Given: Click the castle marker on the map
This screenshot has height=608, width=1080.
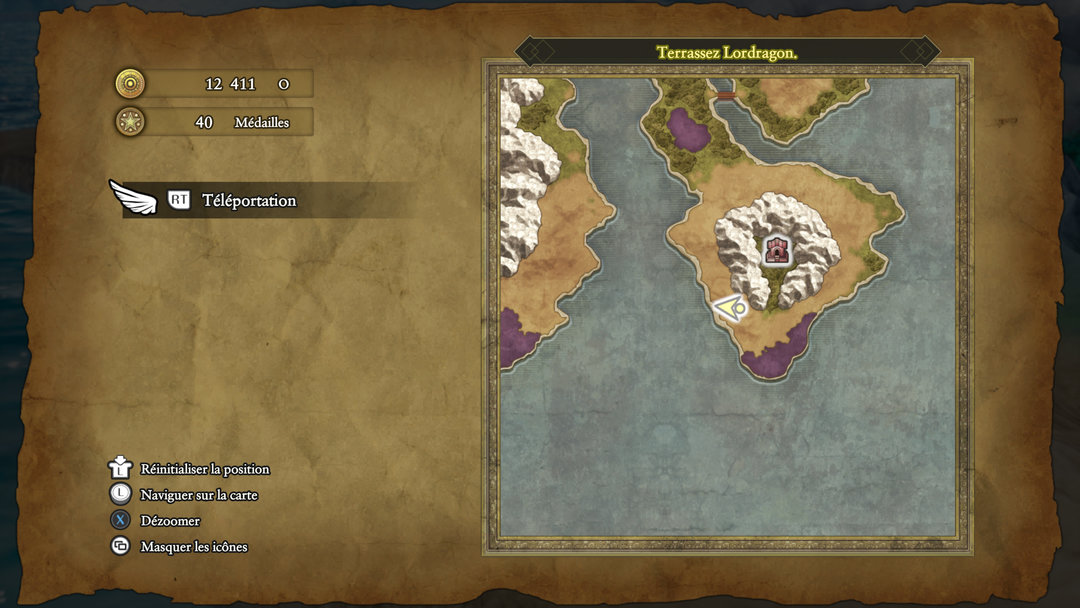Looking at the screenshot, I should [776, 250].
